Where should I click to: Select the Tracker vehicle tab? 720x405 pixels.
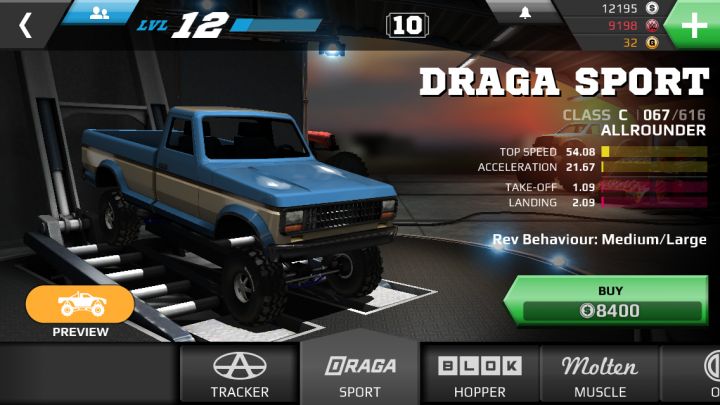coord(239,375)
